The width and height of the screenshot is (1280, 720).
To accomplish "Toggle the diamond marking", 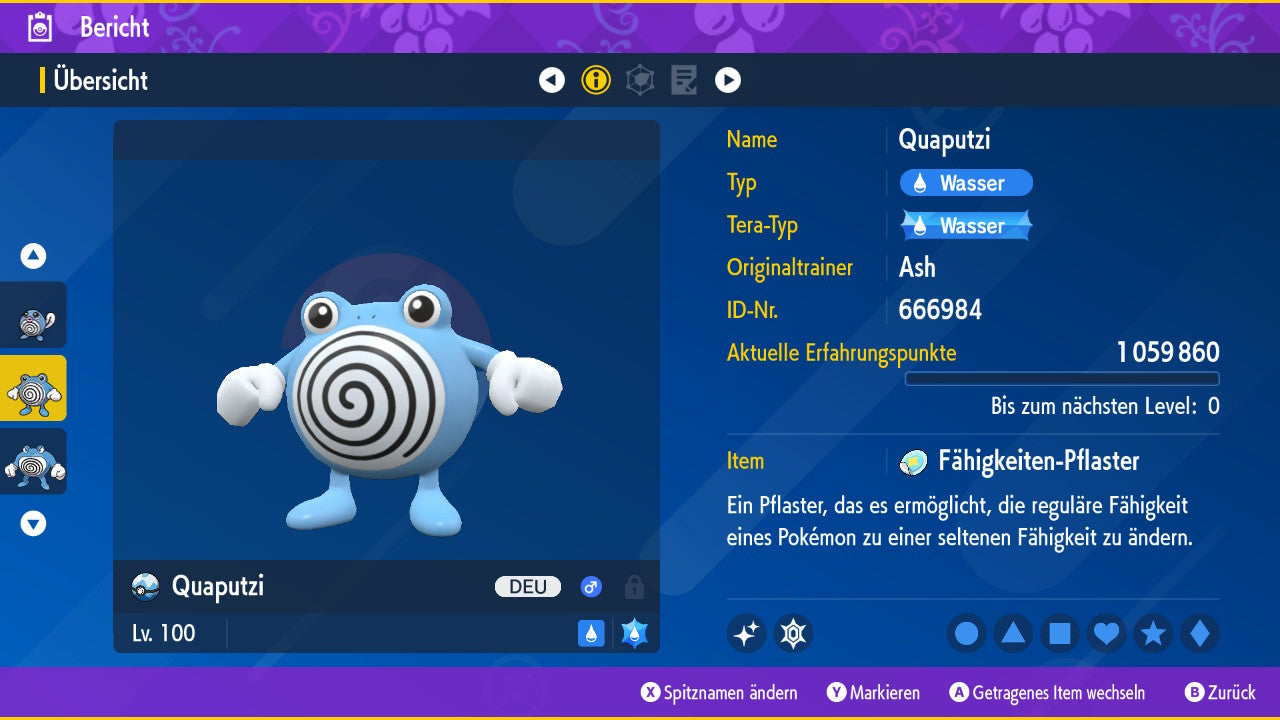I will [1199, 633].
